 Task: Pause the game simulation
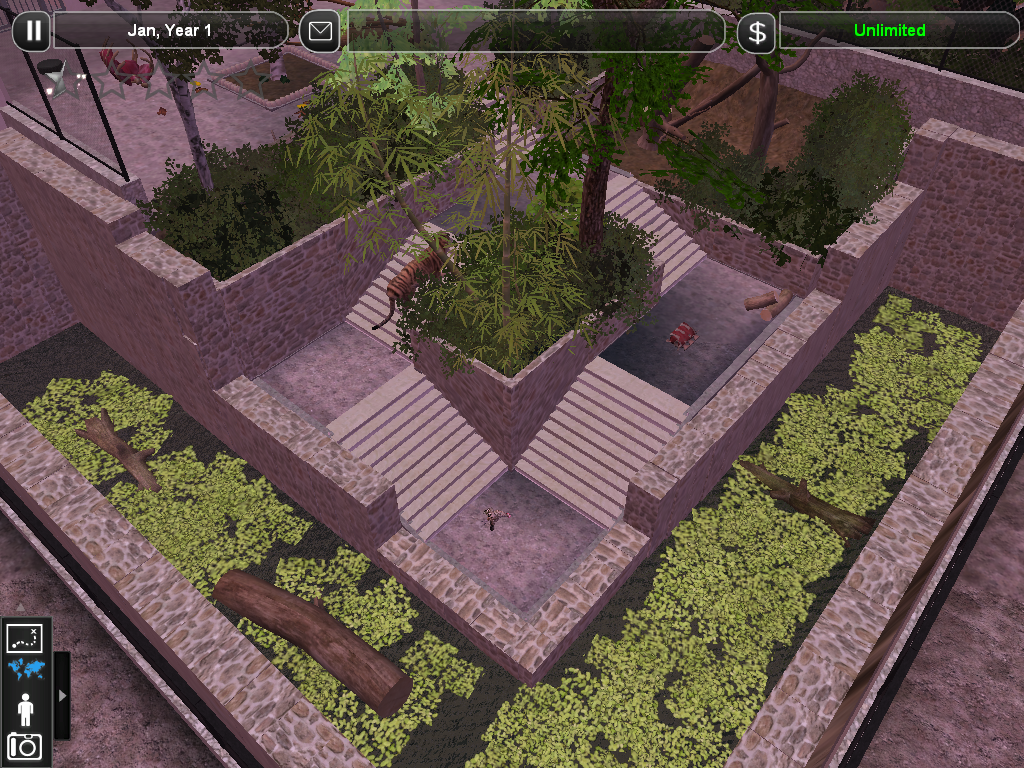pyautogui.click(x=33, y=31)
